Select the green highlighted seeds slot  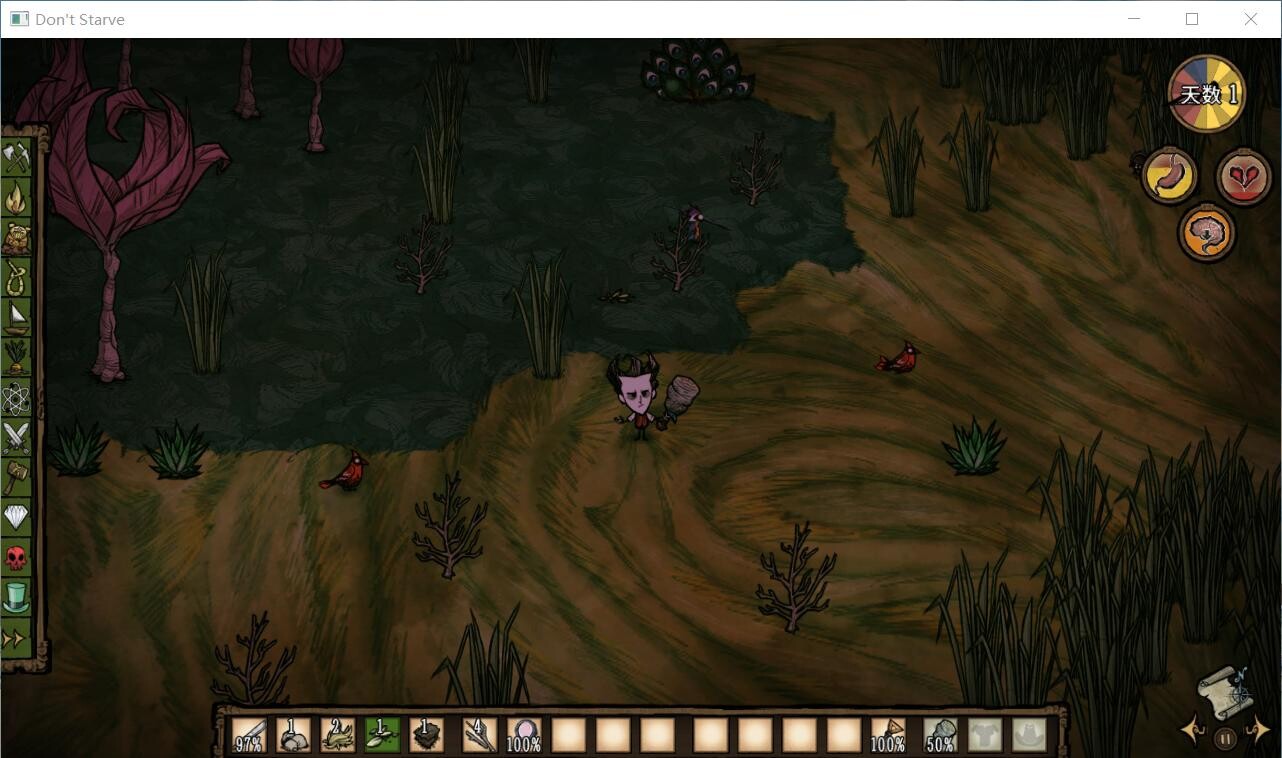[x=382, y=736]
